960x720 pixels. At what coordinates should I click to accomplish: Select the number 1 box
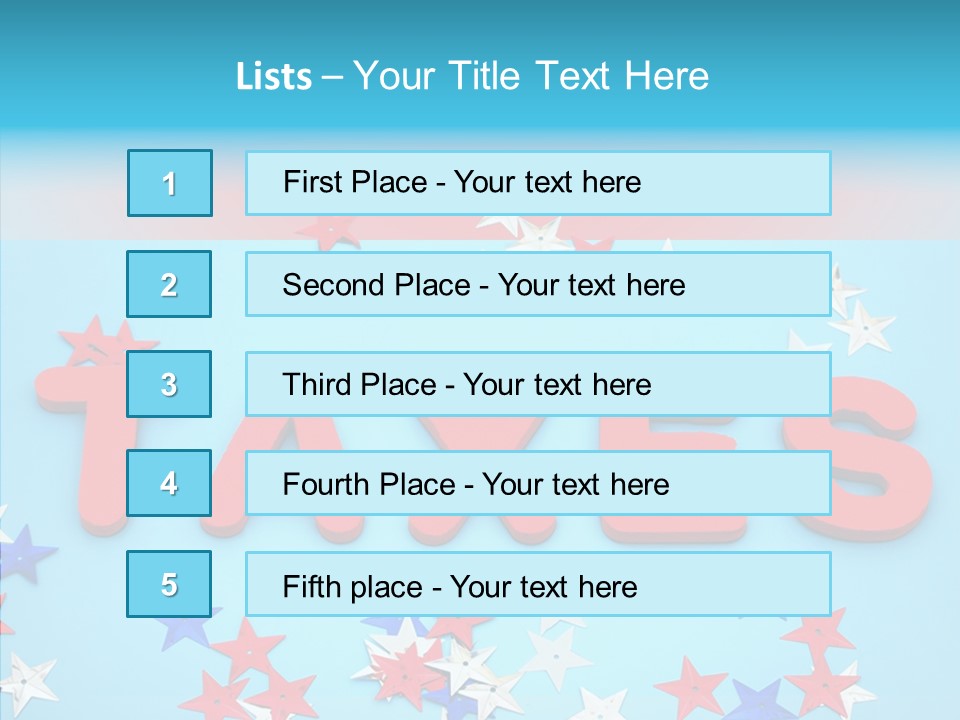170,183
